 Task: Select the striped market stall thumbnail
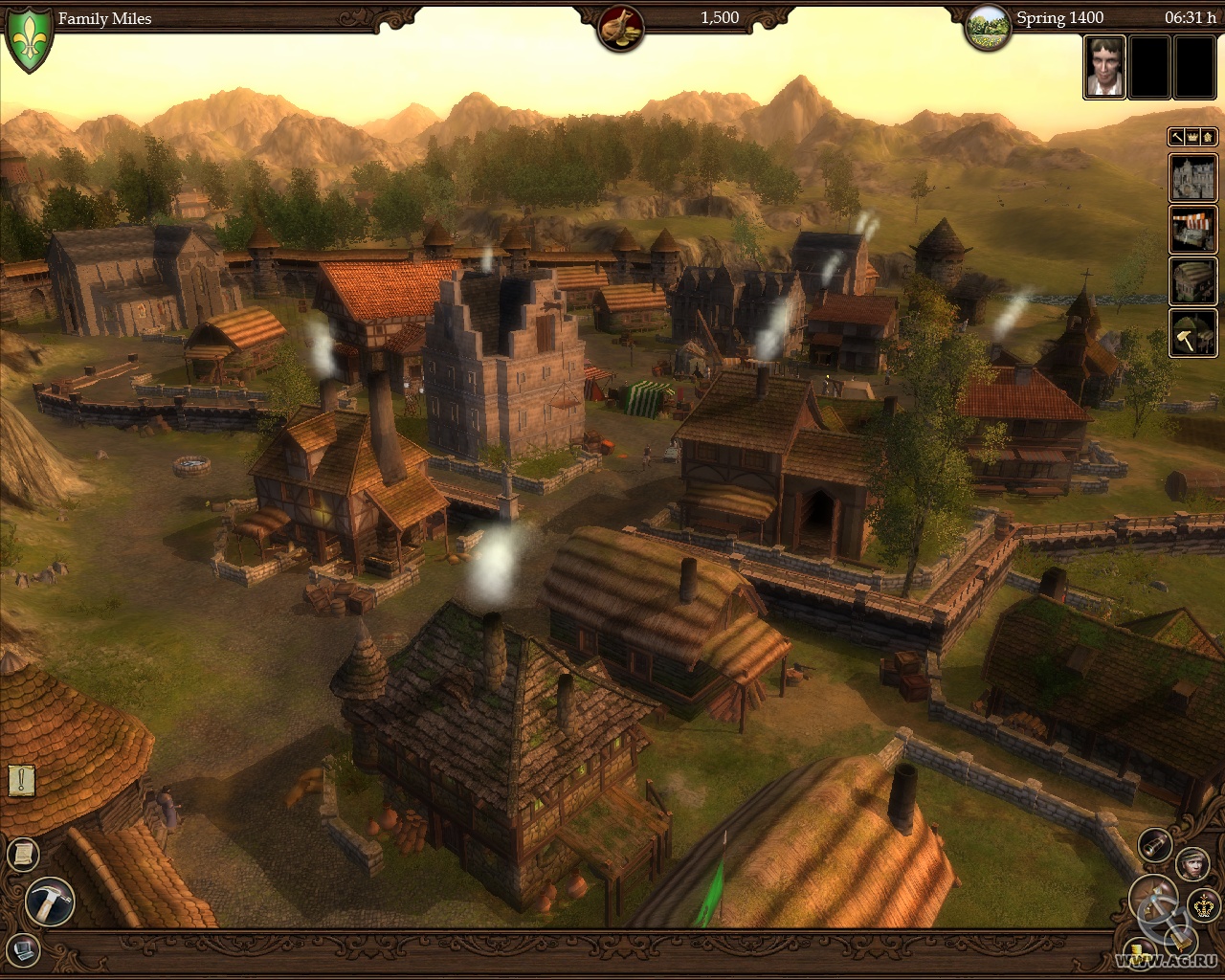[1192, 230]
